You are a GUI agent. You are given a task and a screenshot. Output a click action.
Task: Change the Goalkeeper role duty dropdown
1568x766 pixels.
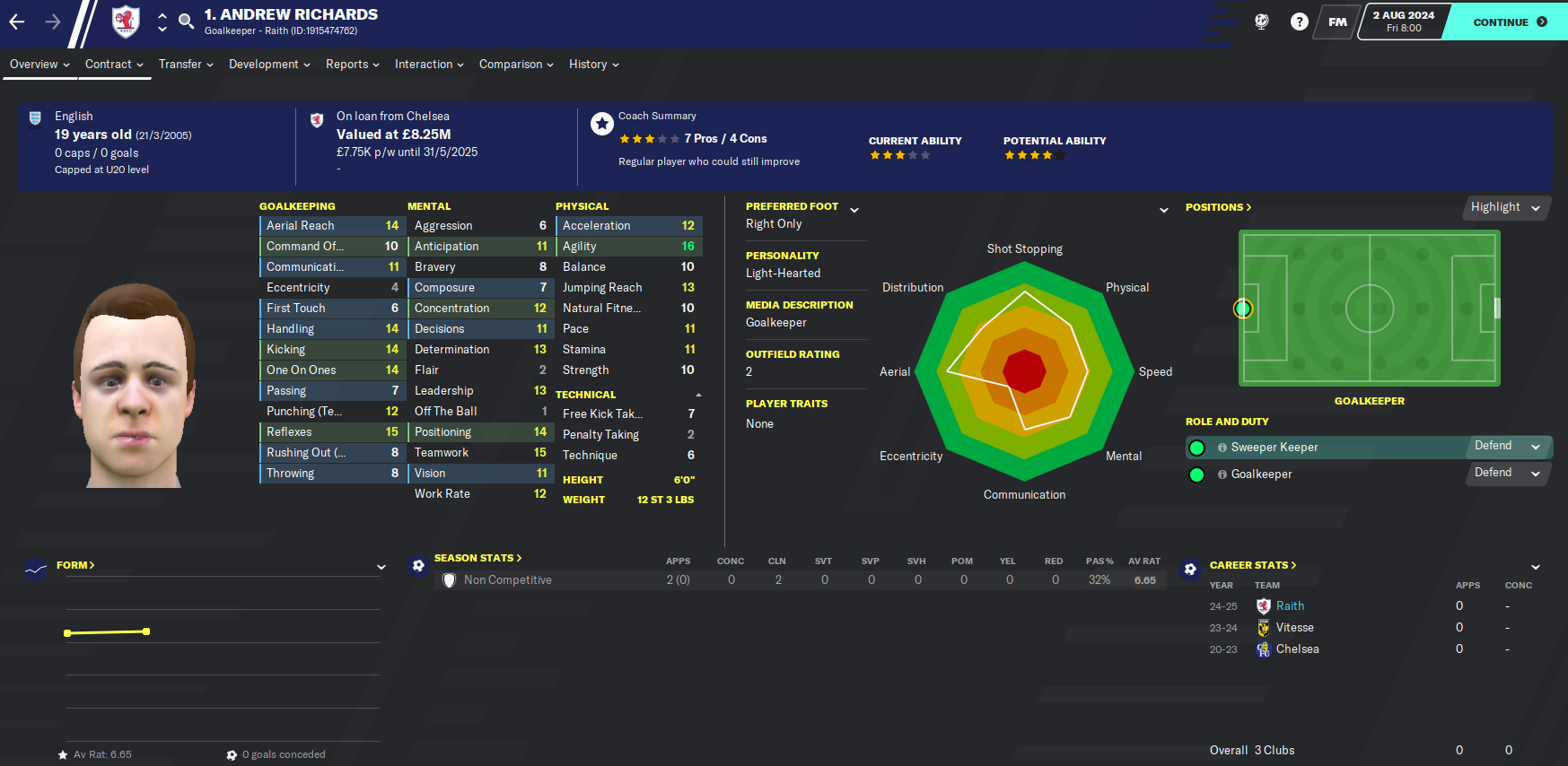tap(1507, 473)
